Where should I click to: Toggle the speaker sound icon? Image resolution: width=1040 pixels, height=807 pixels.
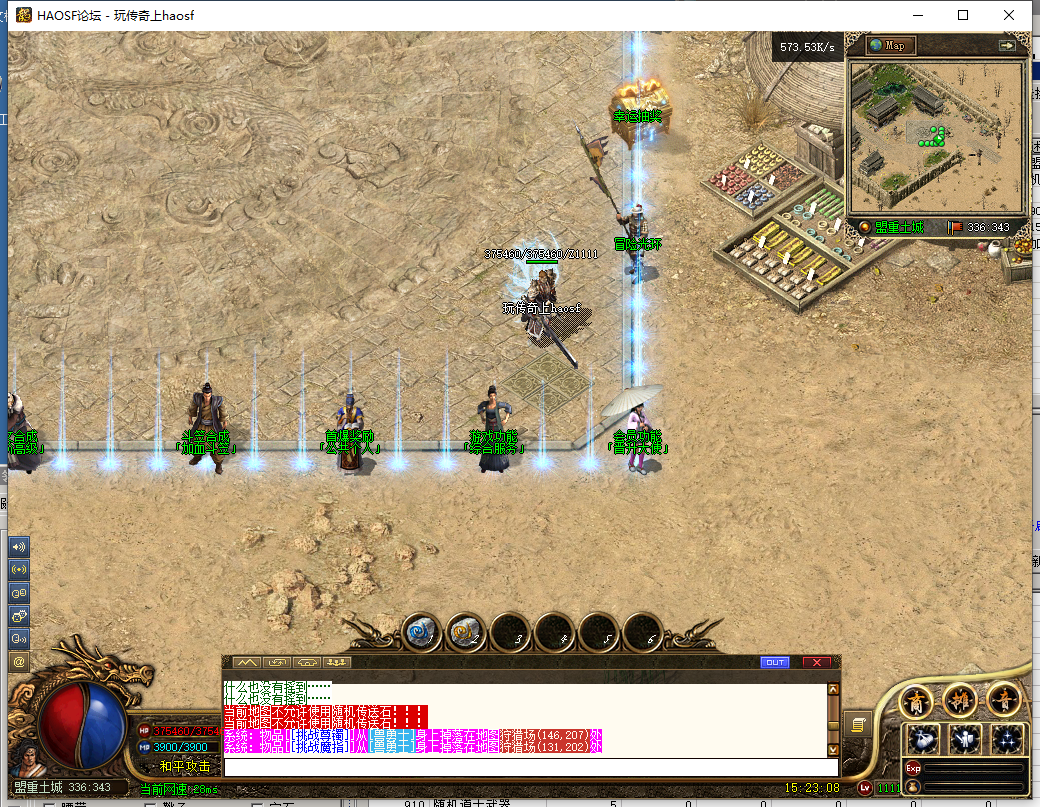(x=19, y=547)
